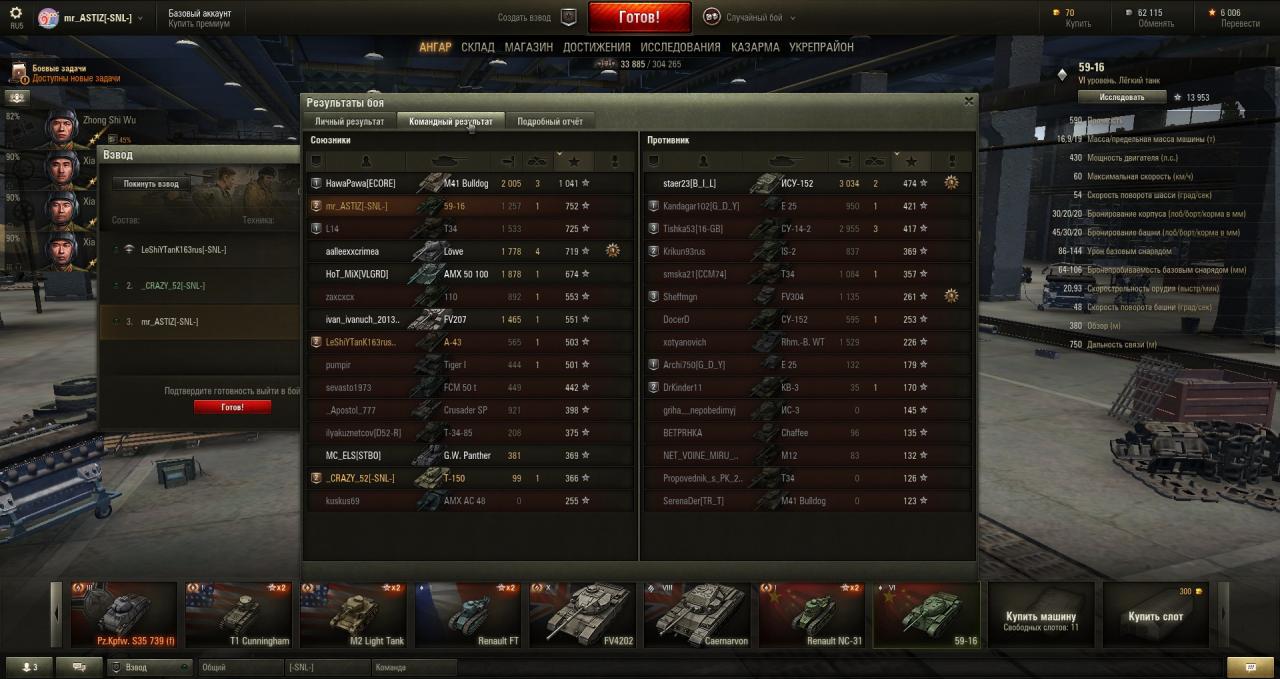This screenshot has height=679, width=1280.
Task: Click the Исследовать button for 59-16
Action: (1122, 97)
